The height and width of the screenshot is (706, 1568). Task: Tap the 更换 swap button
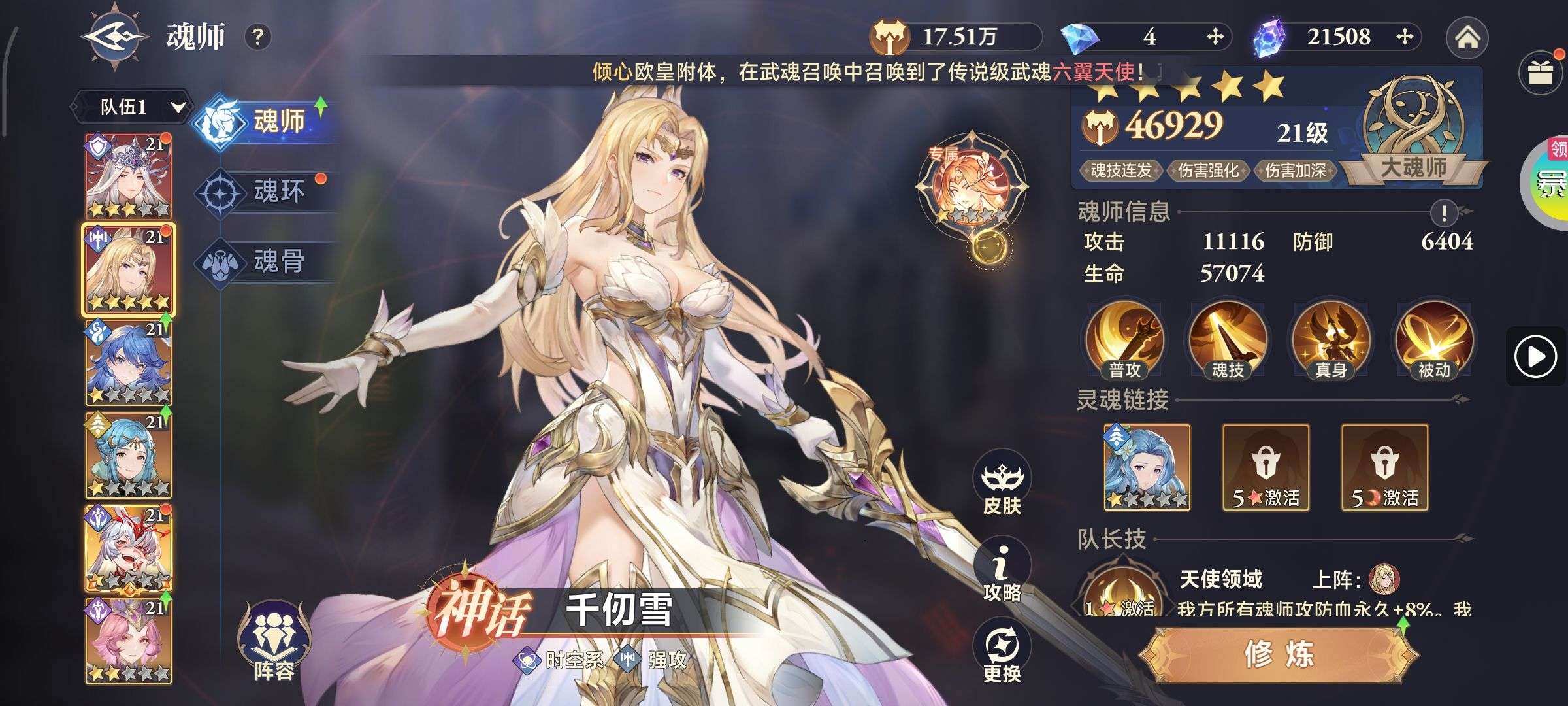pos(1002,652)
